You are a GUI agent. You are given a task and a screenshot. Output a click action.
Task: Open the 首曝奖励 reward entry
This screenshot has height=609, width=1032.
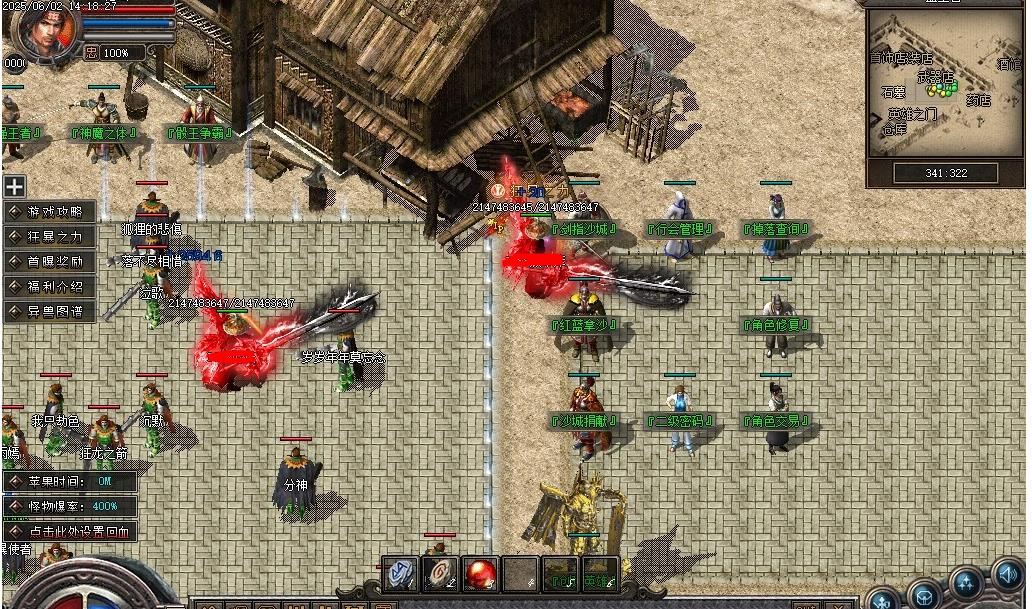click(x=51, y=262)
